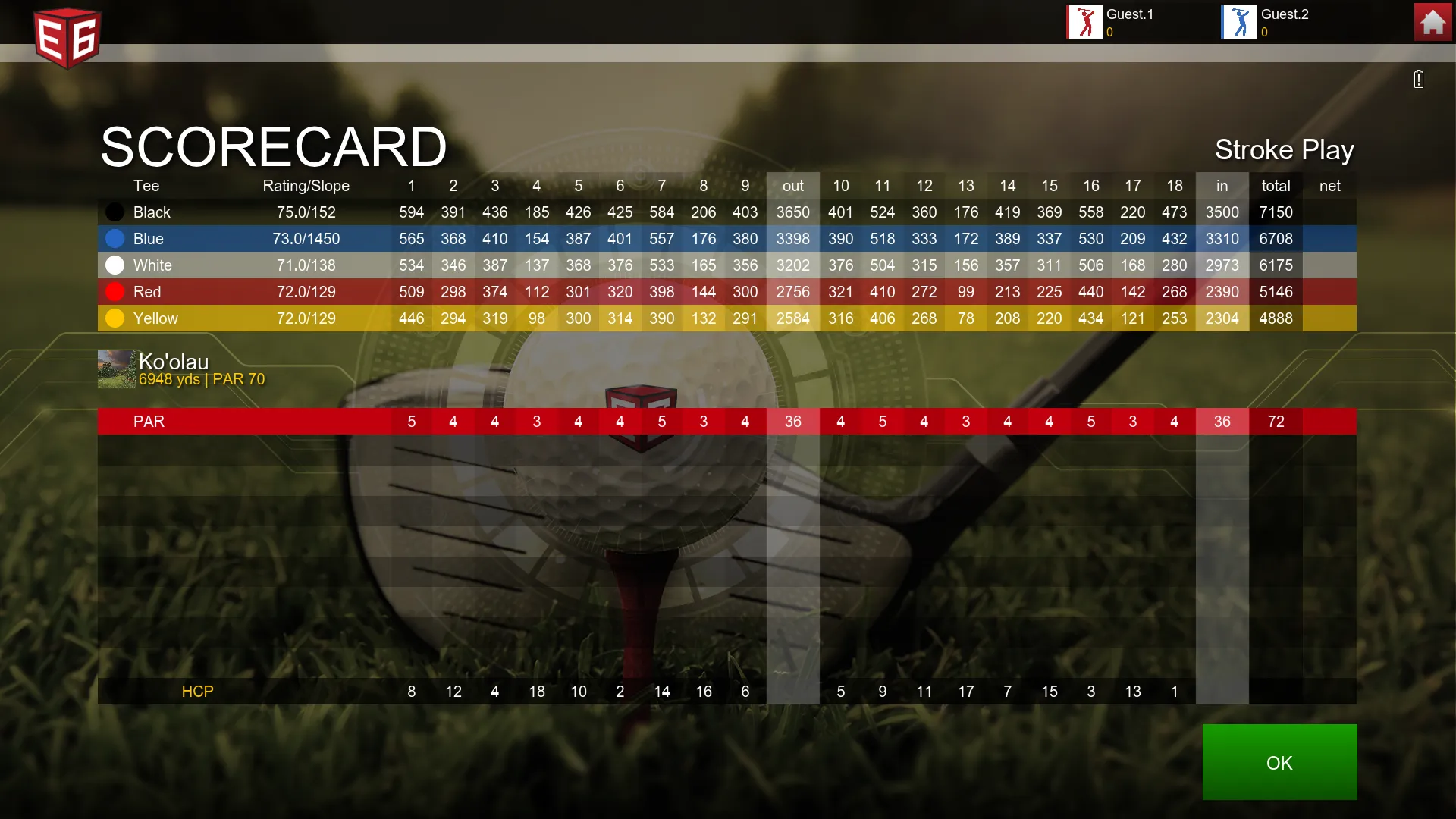Confirm the scorecard with OK

click(1279, 762)
